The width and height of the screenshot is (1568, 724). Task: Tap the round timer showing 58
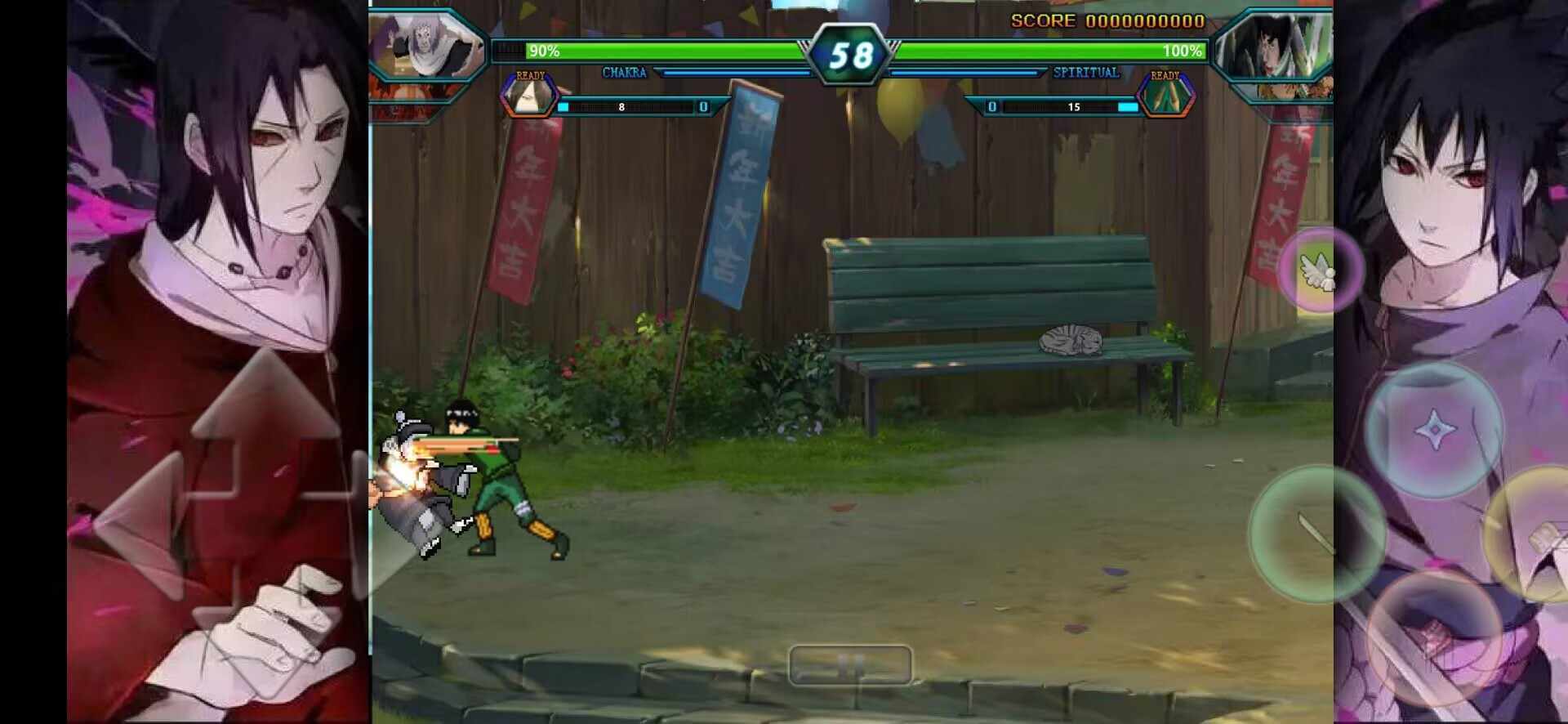849,53
